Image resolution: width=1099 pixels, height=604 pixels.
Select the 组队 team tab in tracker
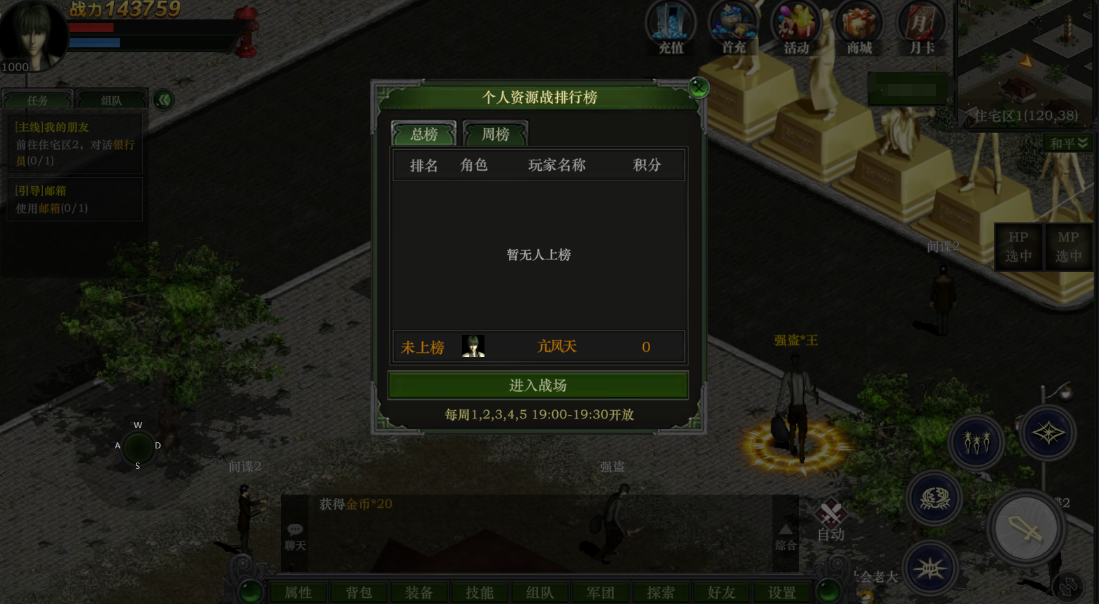tap(111, 100)
